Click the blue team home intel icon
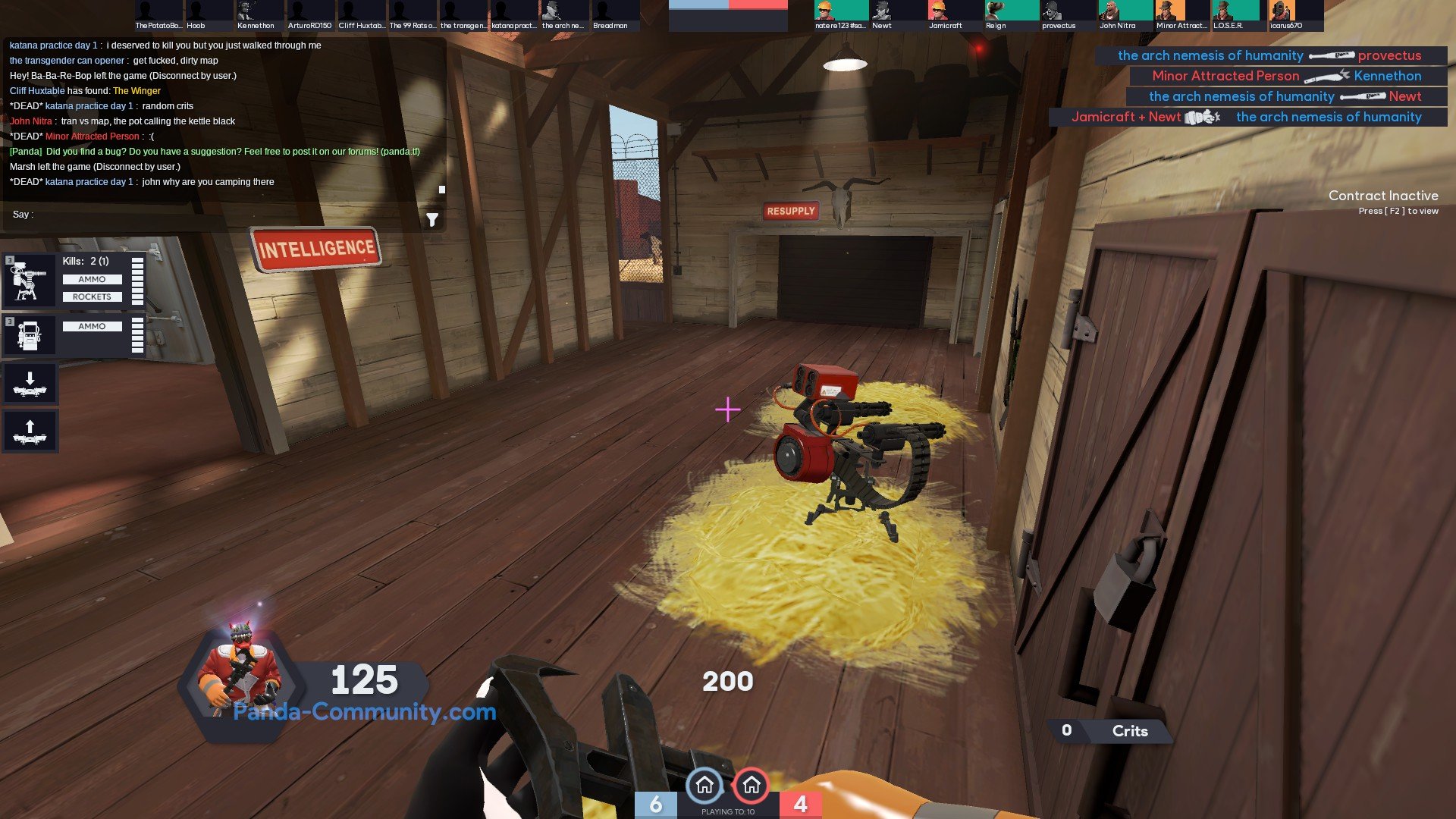 [704, 786]
